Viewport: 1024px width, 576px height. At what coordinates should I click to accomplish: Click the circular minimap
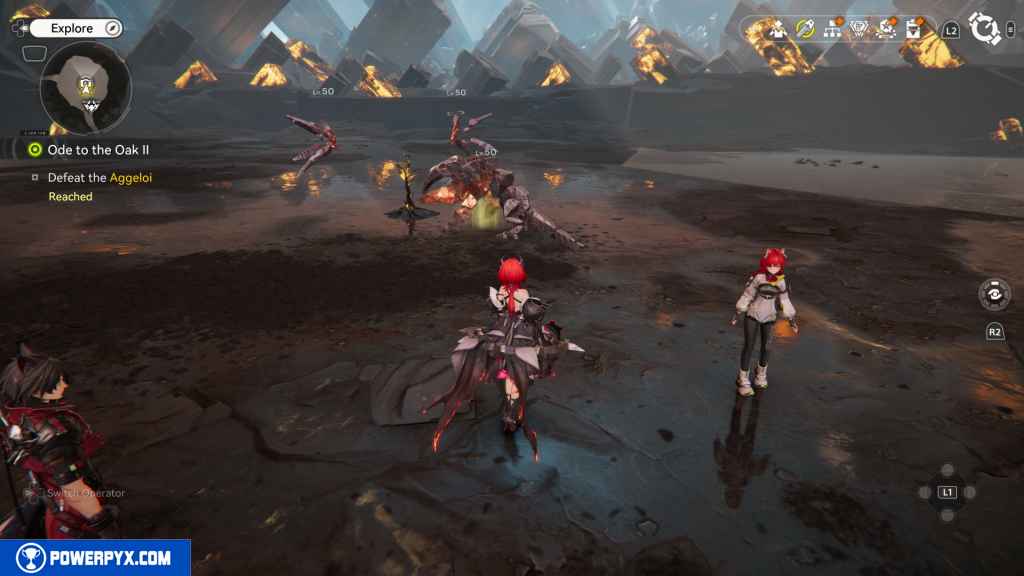(x=86, y=88)
